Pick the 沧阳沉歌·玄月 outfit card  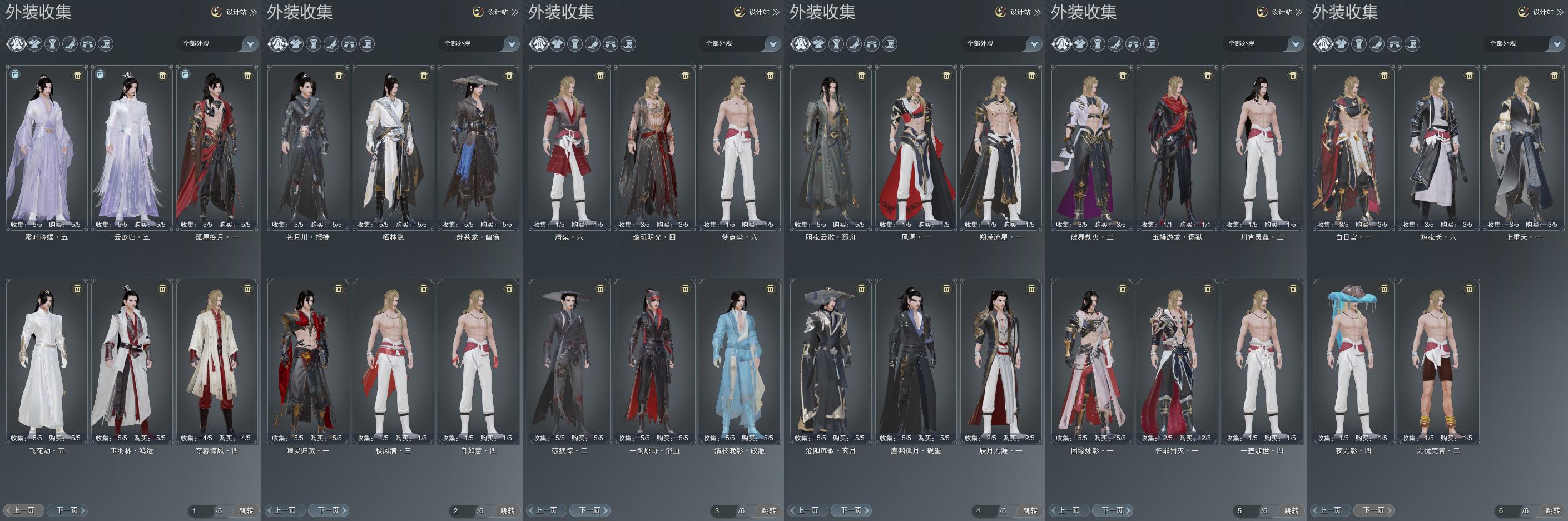point(830,360)
